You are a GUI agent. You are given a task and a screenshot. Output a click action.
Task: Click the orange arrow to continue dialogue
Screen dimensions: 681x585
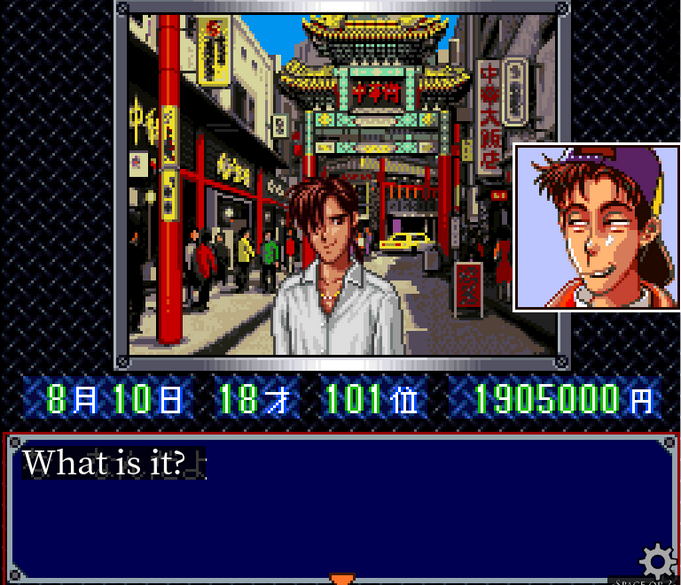(342, 578)
